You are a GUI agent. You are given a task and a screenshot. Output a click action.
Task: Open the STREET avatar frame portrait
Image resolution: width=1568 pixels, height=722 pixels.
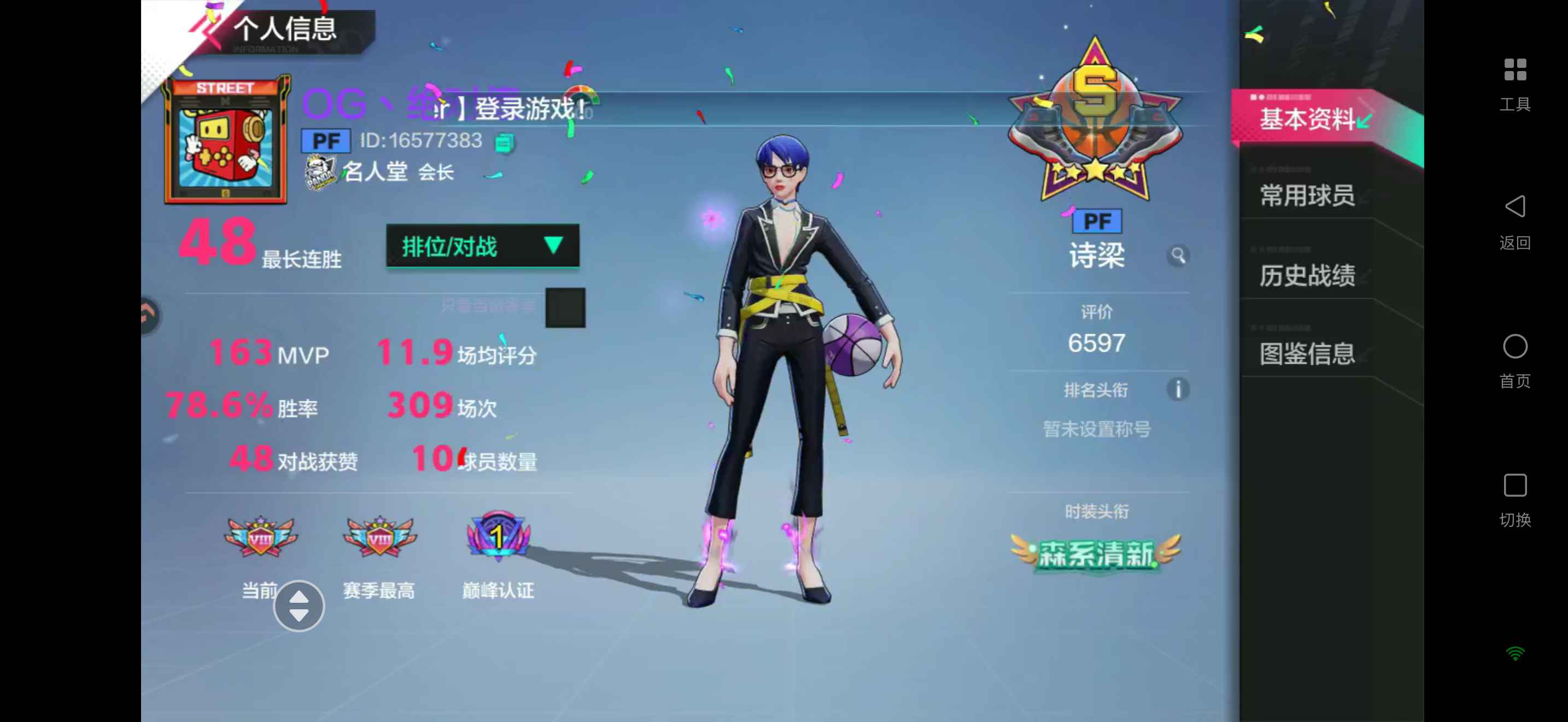(225, 141)
